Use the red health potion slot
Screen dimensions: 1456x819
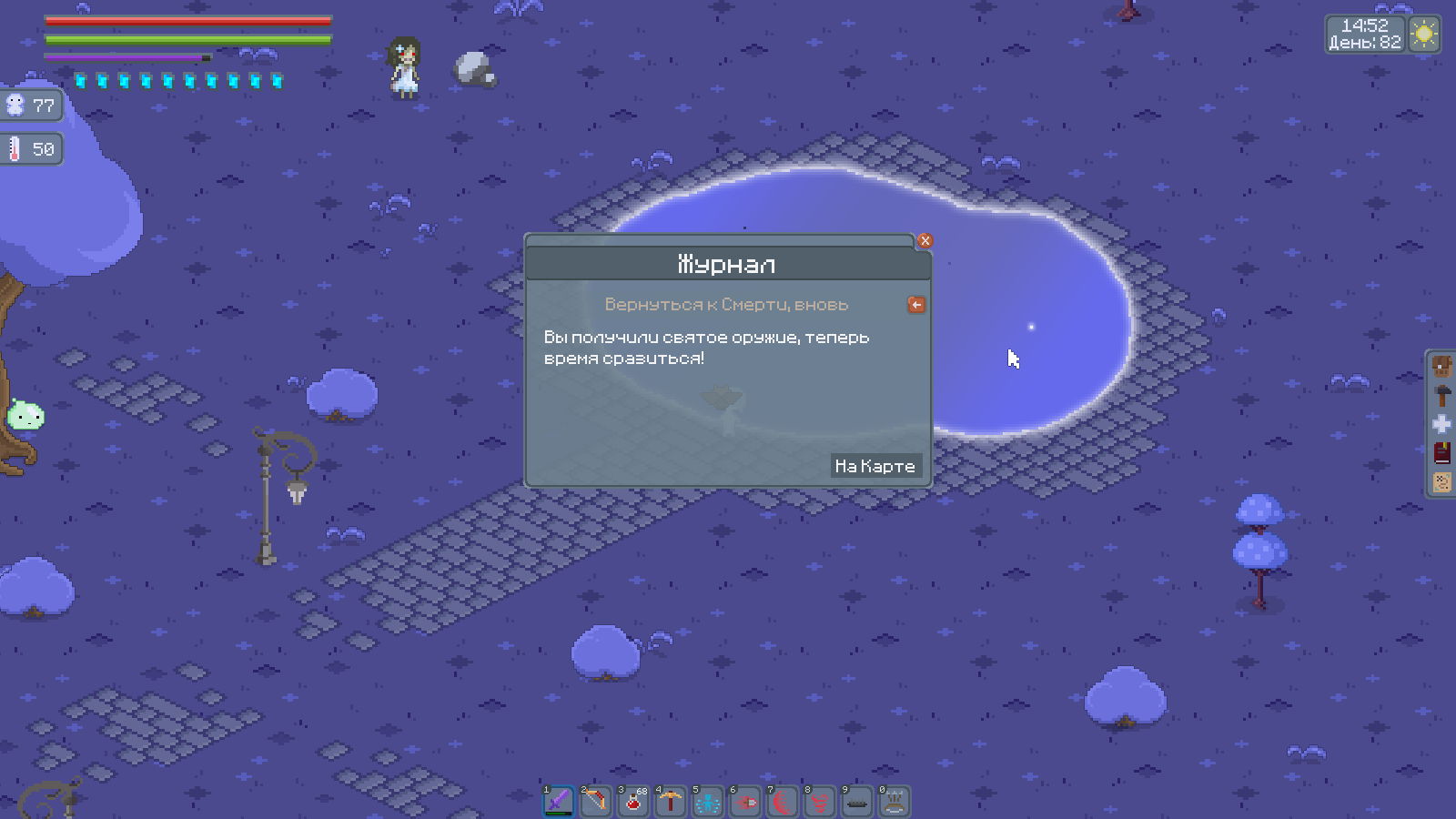[x=633, y=802]
